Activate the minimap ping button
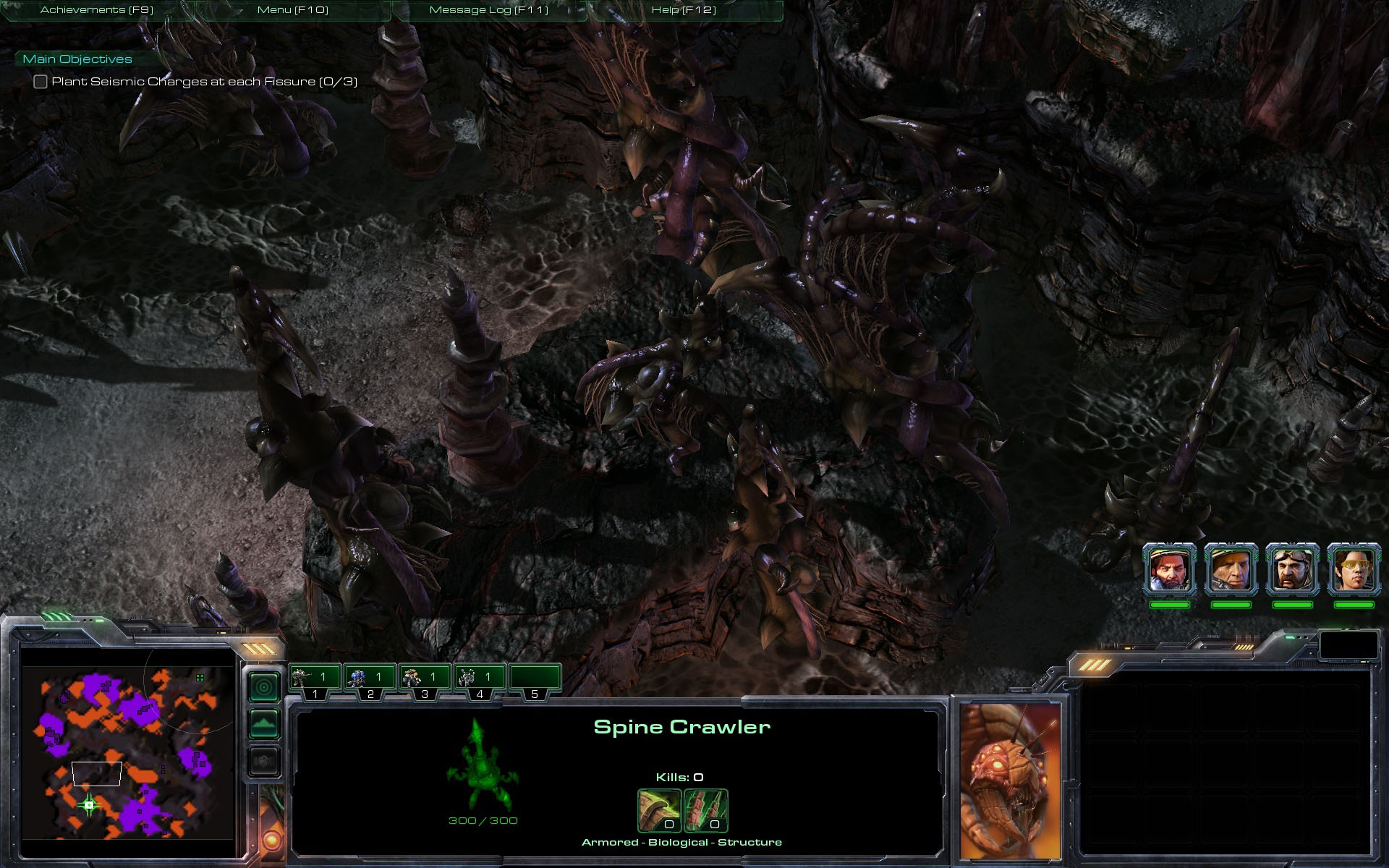 [x=264, y=686]
